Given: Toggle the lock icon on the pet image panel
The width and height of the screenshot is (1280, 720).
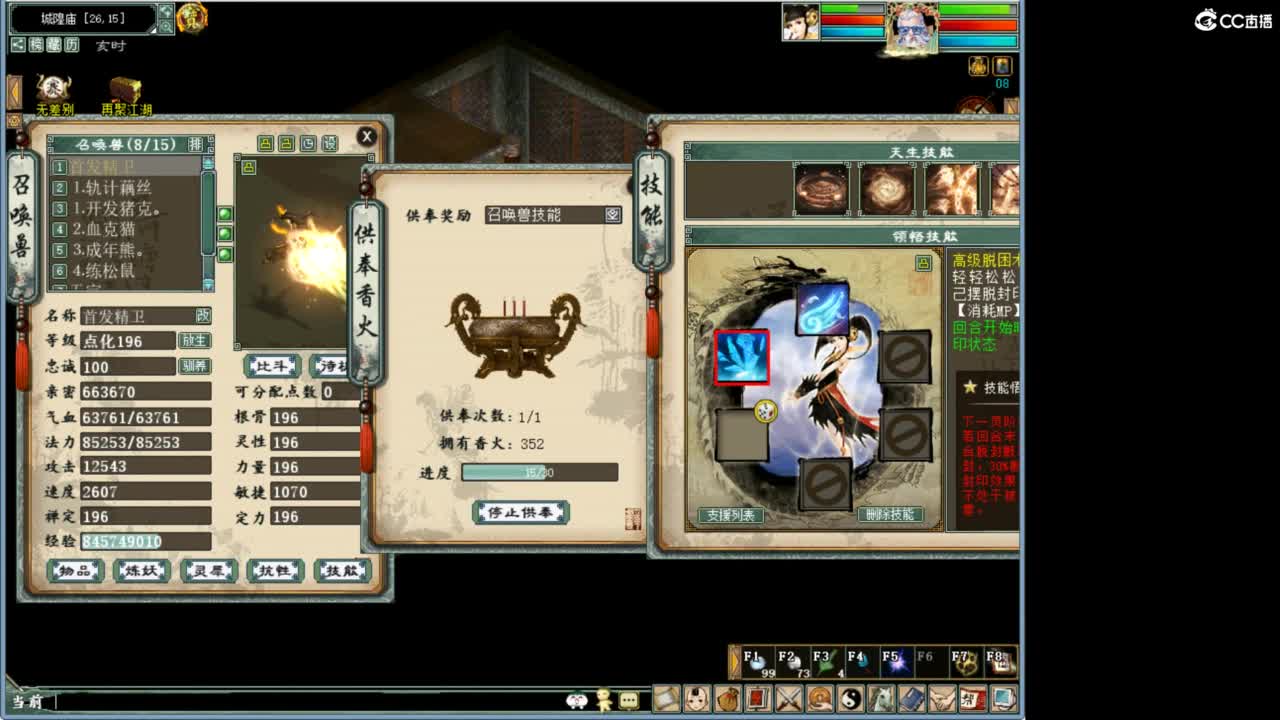Looking at the screenshot, I should click(x=249, y=167).
